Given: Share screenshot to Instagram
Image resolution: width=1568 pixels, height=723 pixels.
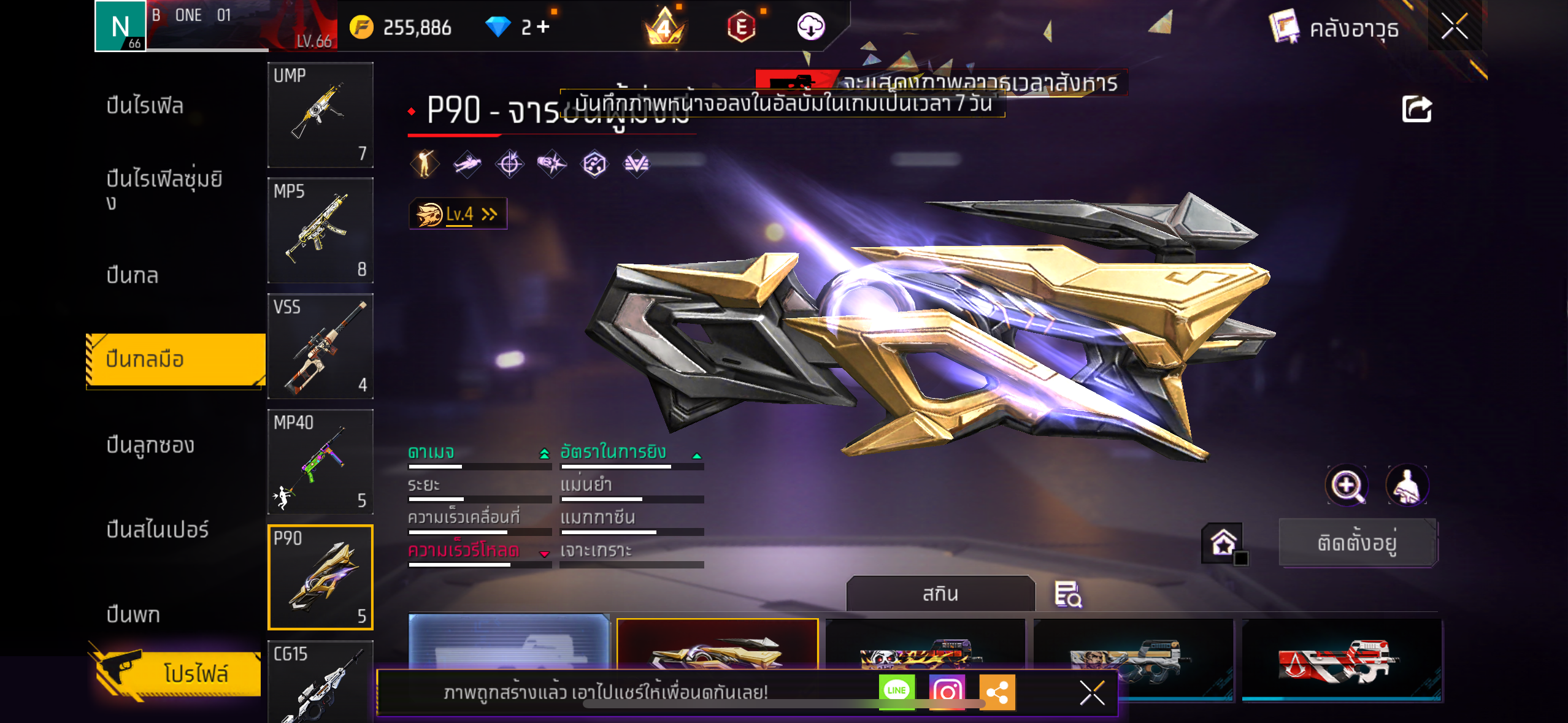Looking at the screenshot, I should pos(947,692).
